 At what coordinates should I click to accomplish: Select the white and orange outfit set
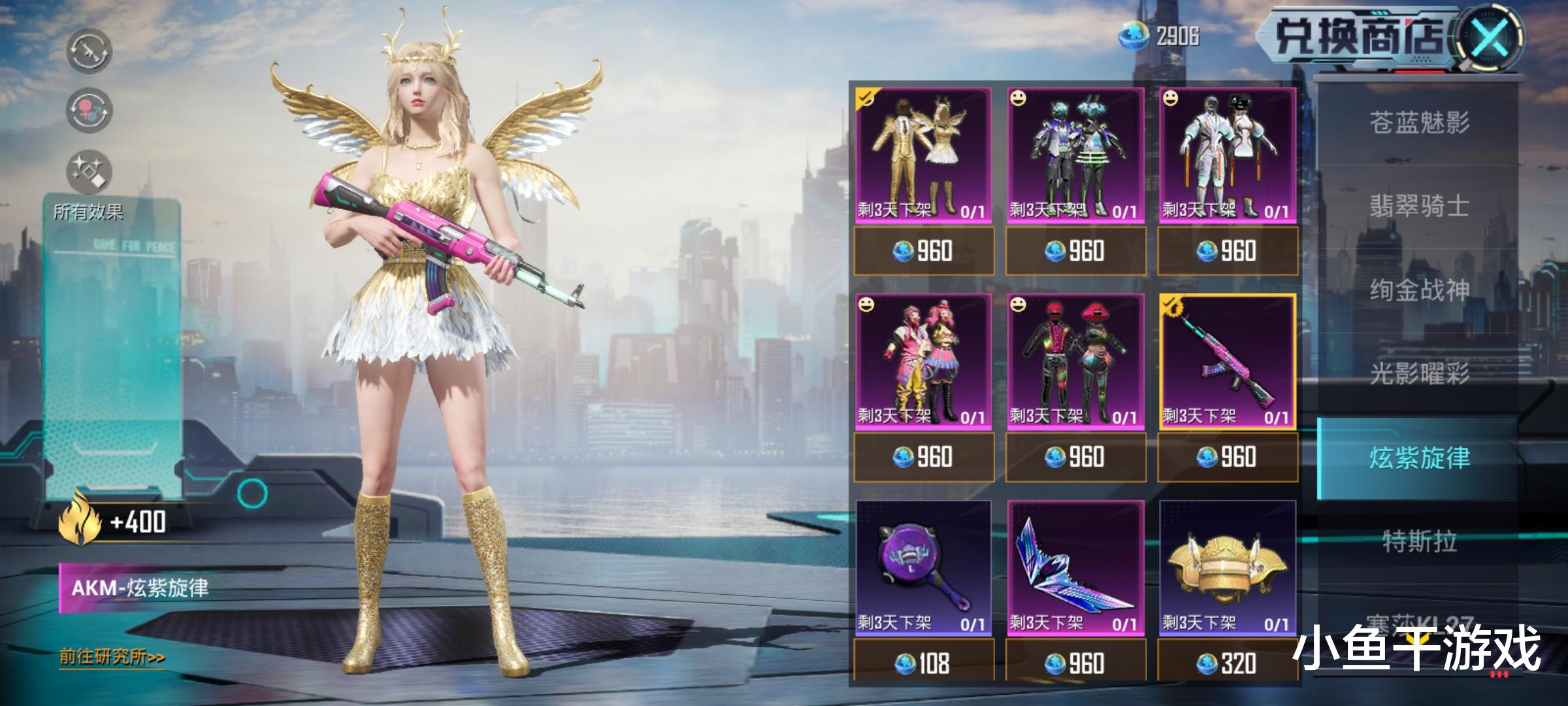(1228, 156)
